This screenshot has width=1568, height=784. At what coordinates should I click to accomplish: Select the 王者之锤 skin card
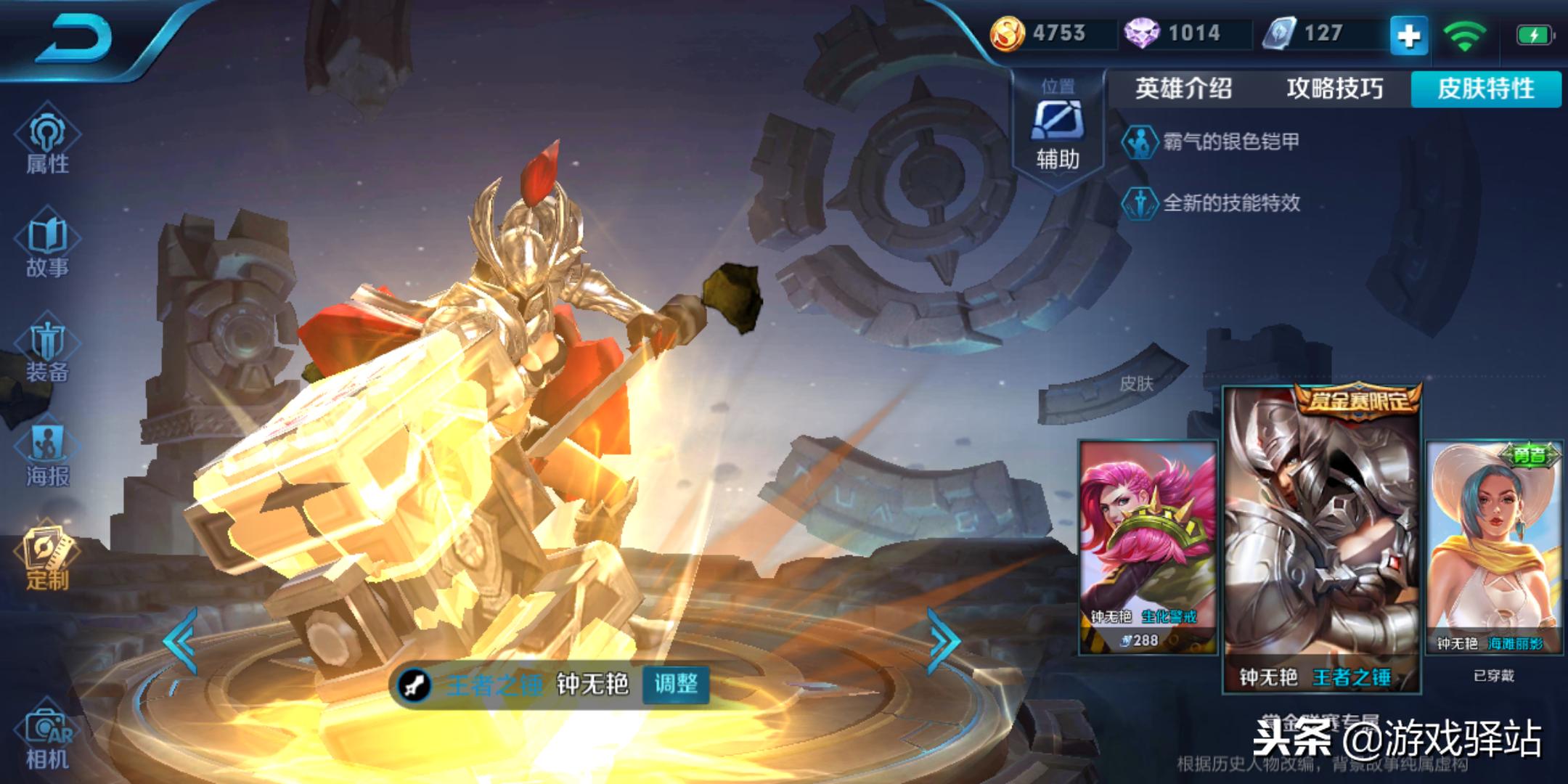[1321, 539]
